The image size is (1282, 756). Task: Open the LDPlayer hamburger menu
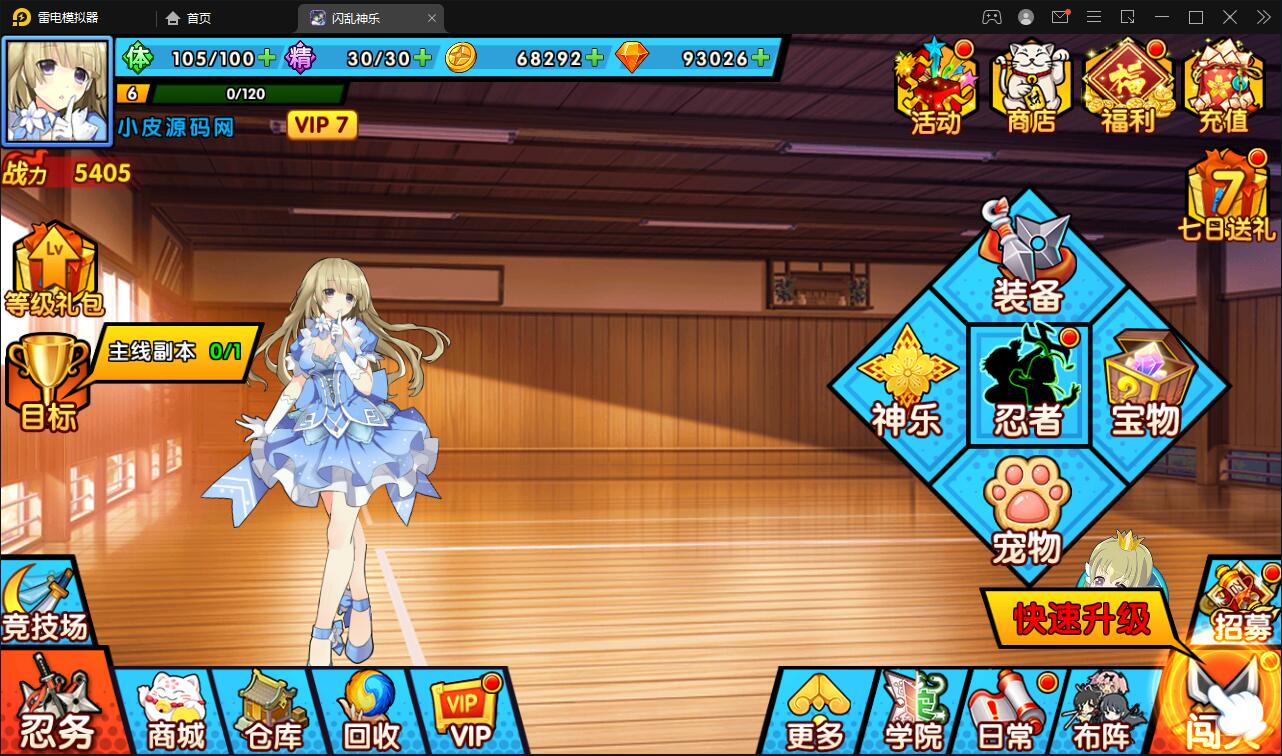(x=1093, y=17)
